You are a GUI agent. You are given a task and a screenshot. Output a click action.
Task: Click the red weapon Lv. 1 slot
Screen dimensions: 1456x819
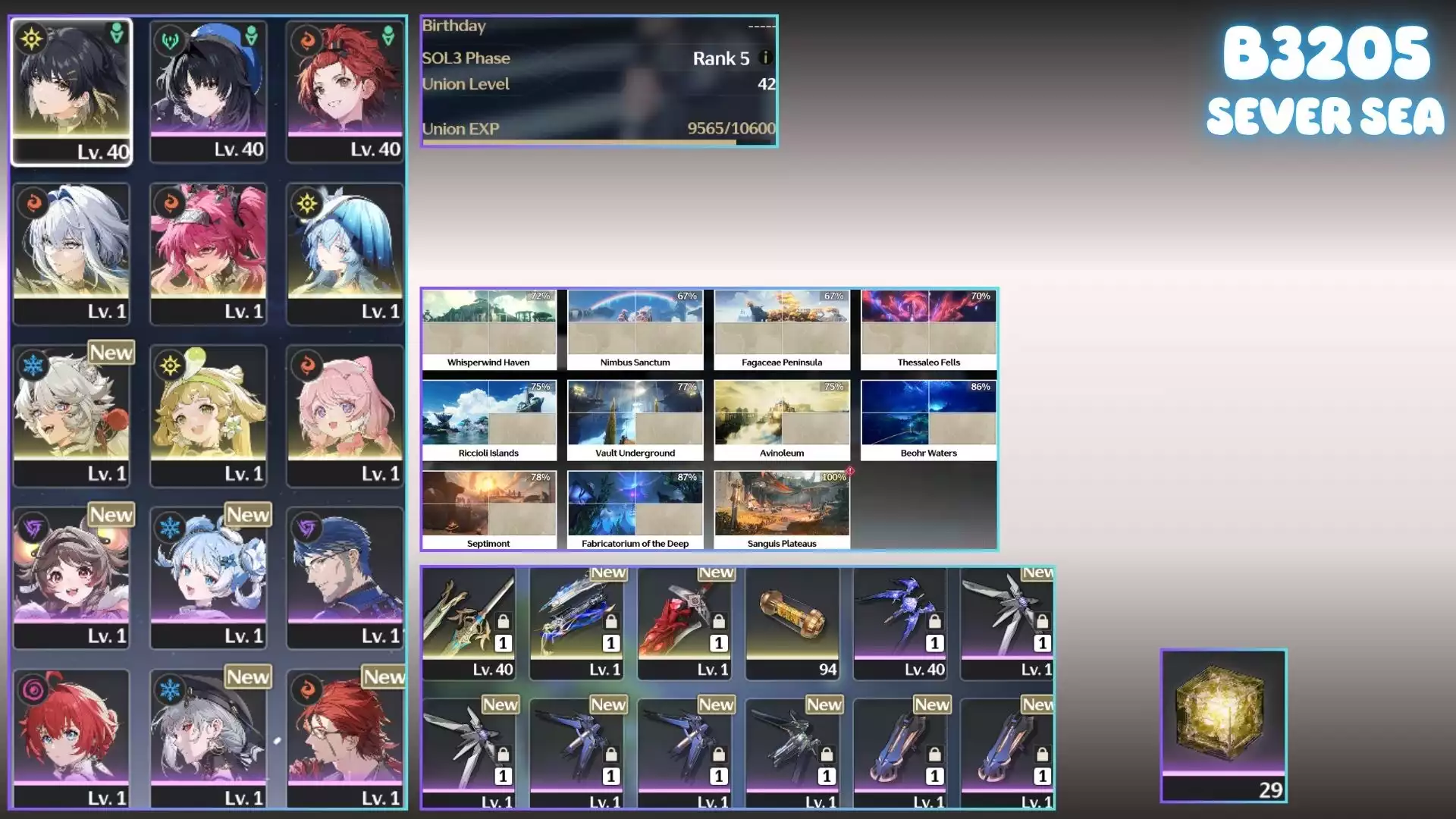click(x=685, y=623)
